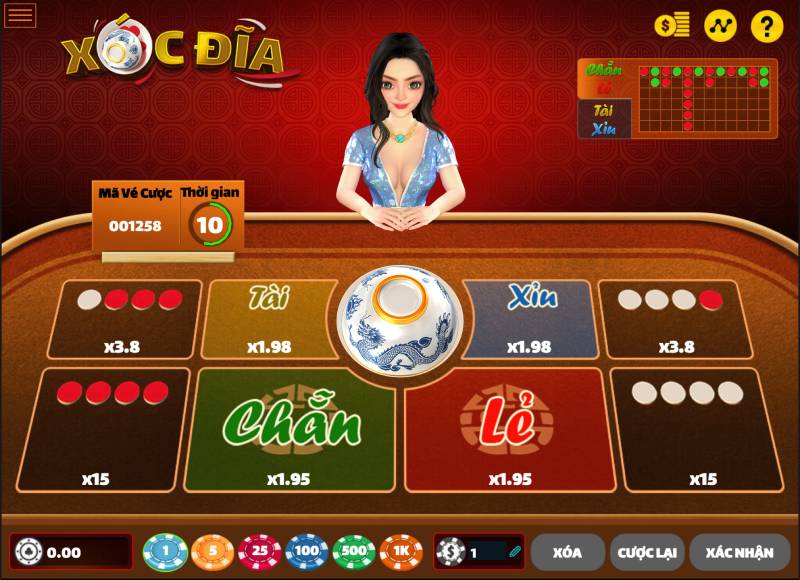Bet on Xỉu x1.98

click(529, 320)
